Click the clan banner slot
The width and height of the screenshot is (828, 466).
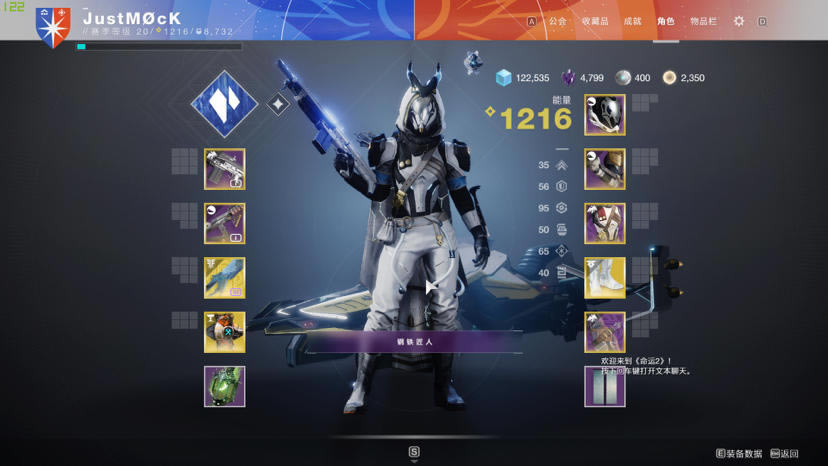click(605, 387)
